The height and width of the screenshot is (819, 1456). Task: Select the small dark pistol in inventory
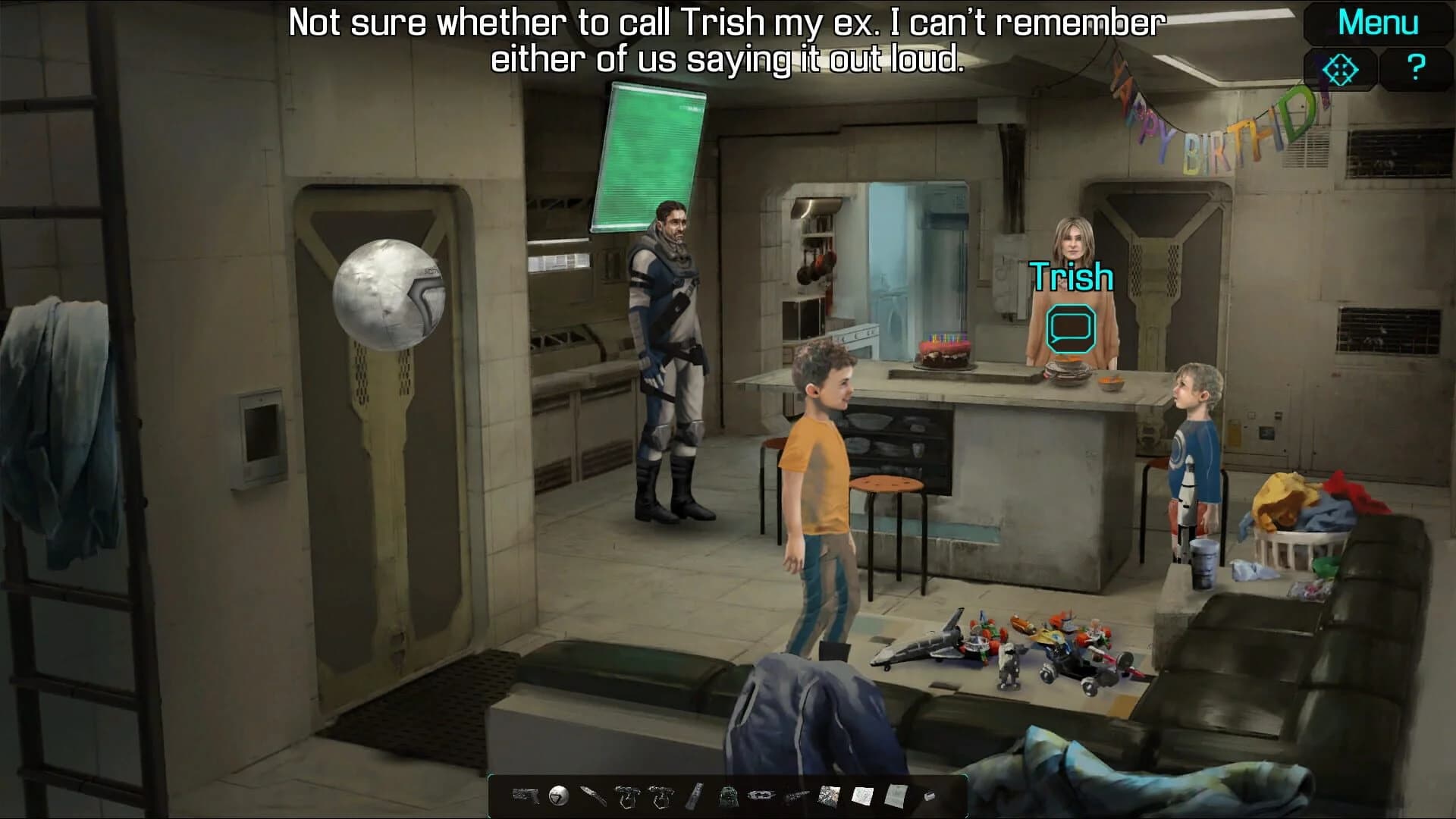click(795, 796)
